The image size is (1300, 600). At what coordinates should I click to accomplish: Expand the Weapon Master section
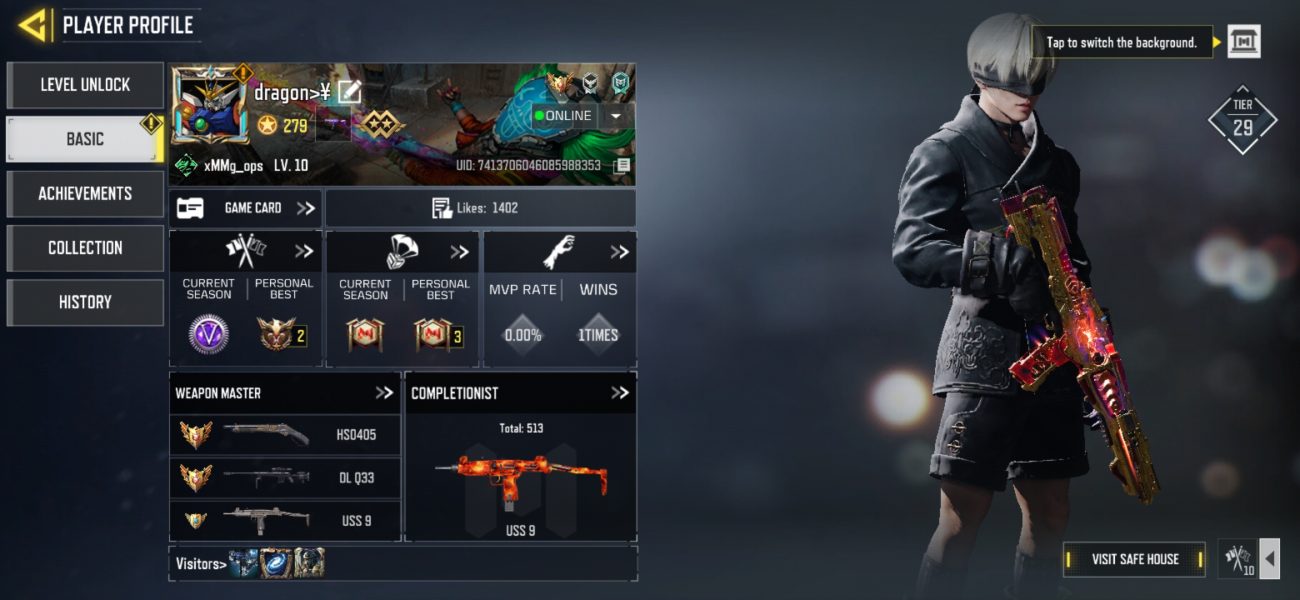[x=384, y=393]
